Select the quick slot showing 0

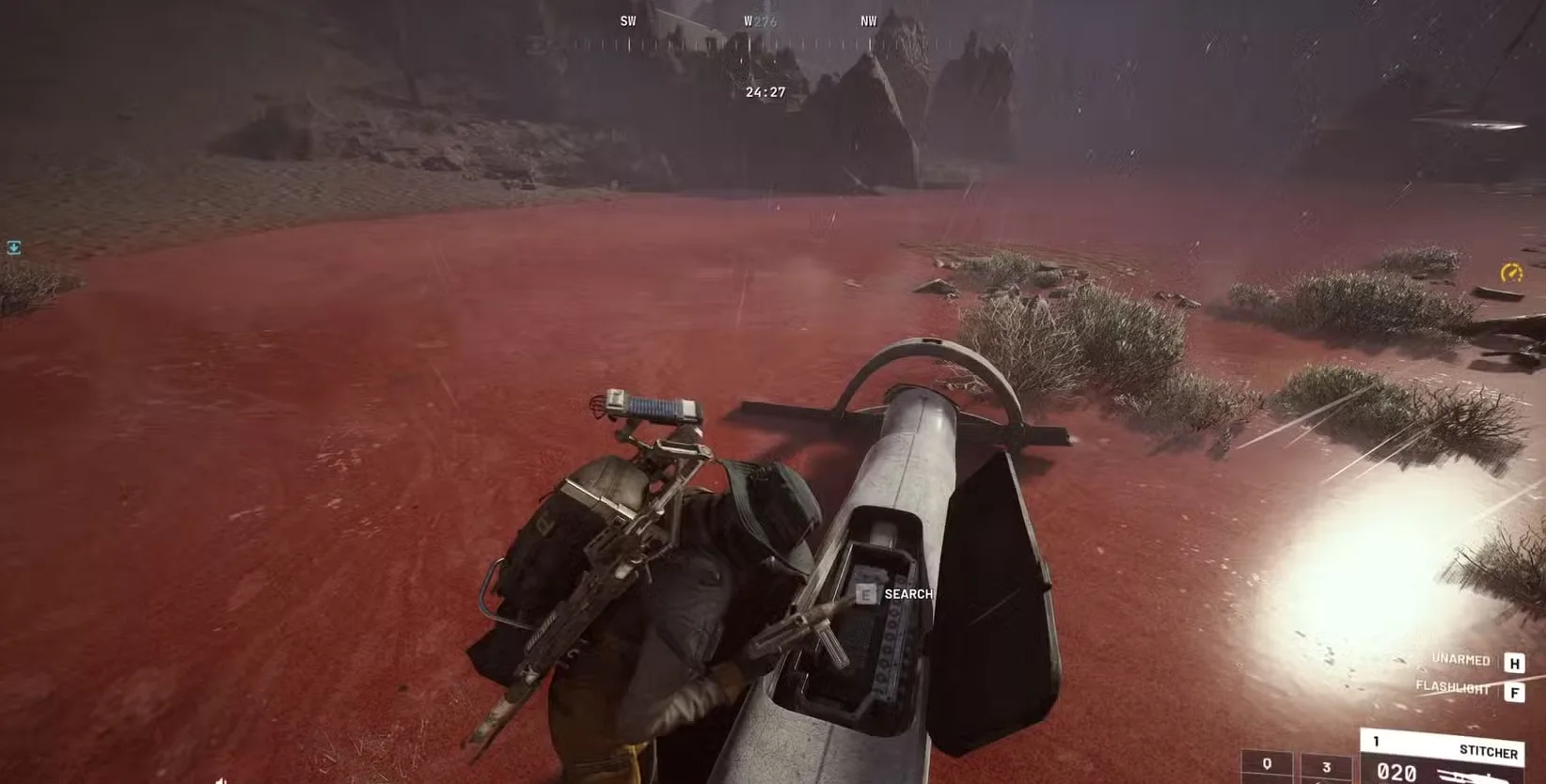pos(1267,765)
